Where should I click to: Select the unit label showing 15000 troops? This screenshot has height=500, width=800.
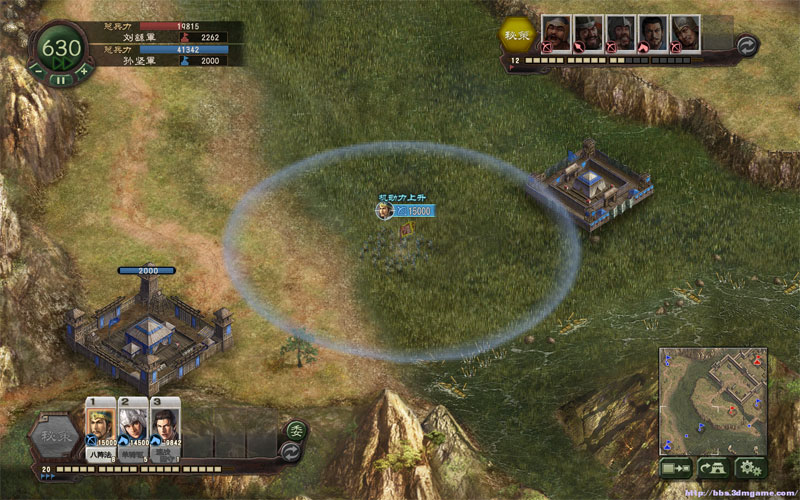411,211
